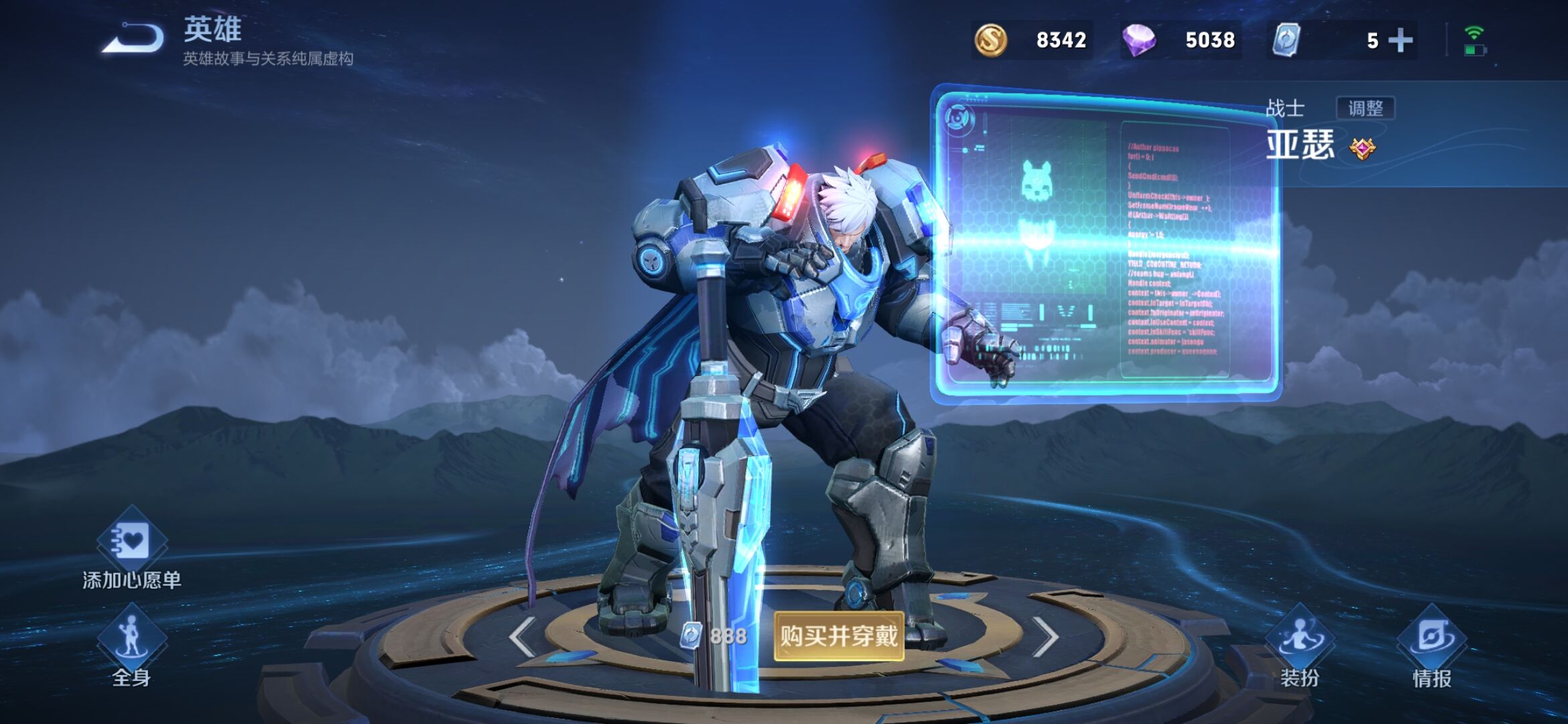Click the 调整 adjust button
The height and width of the screenshot is (724, 1568).
tap(1365, 108)
